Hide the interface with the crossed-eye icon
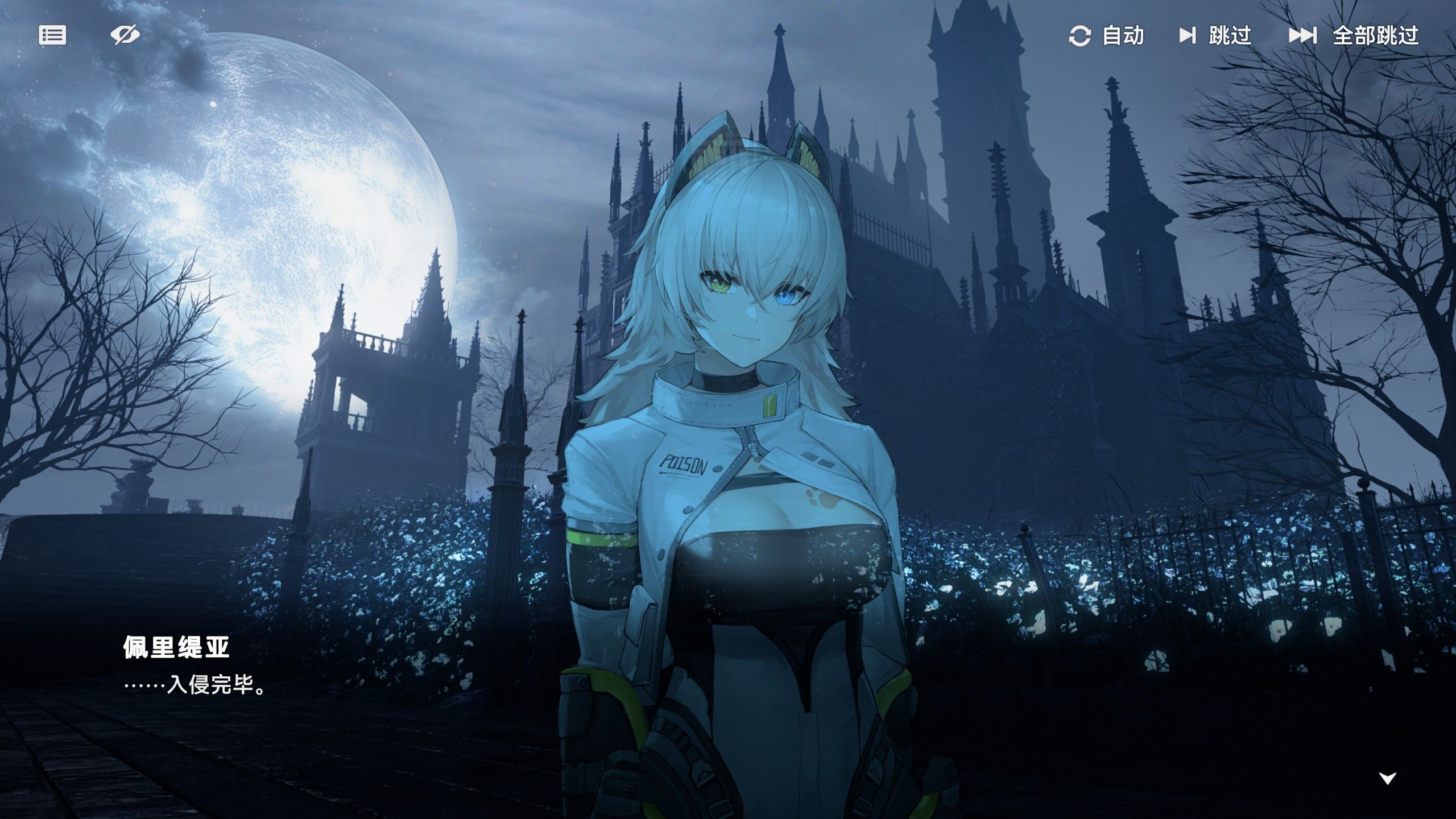This screenshot has height=819, width=1456. (x=125, y=35)
